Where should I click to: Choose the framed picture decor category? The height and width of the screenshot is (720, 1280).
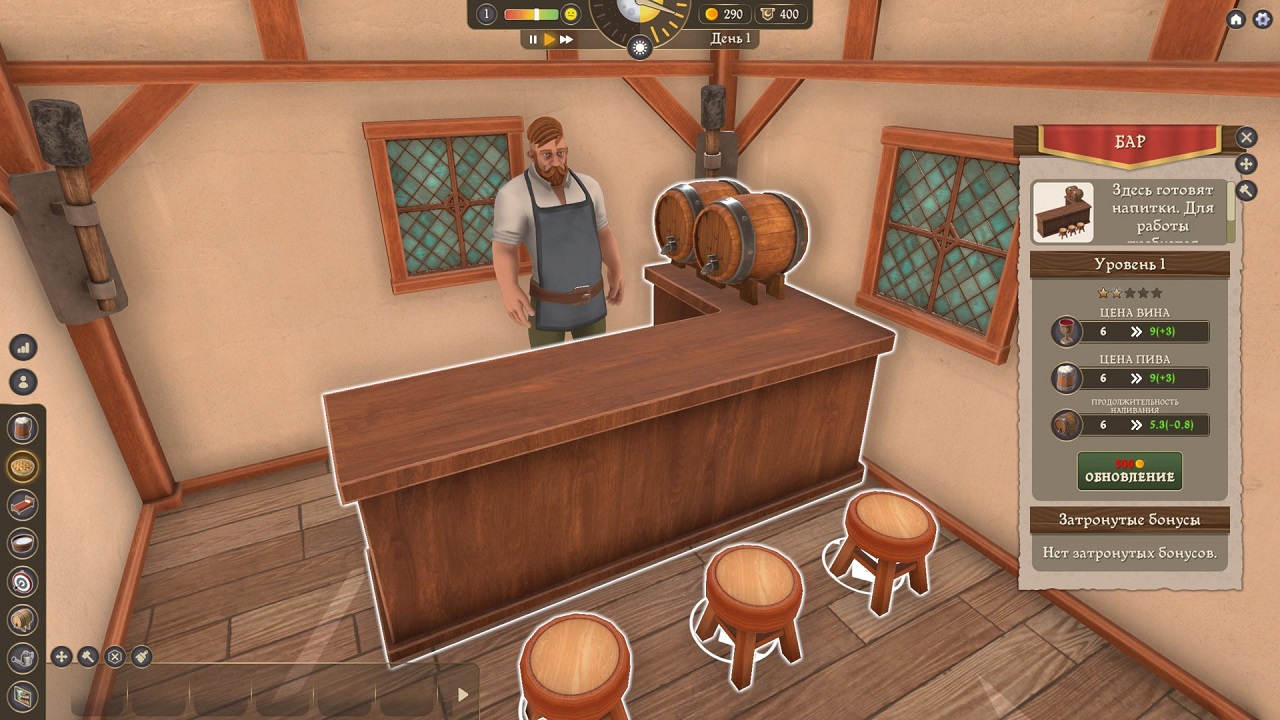[x=23, y=695]
